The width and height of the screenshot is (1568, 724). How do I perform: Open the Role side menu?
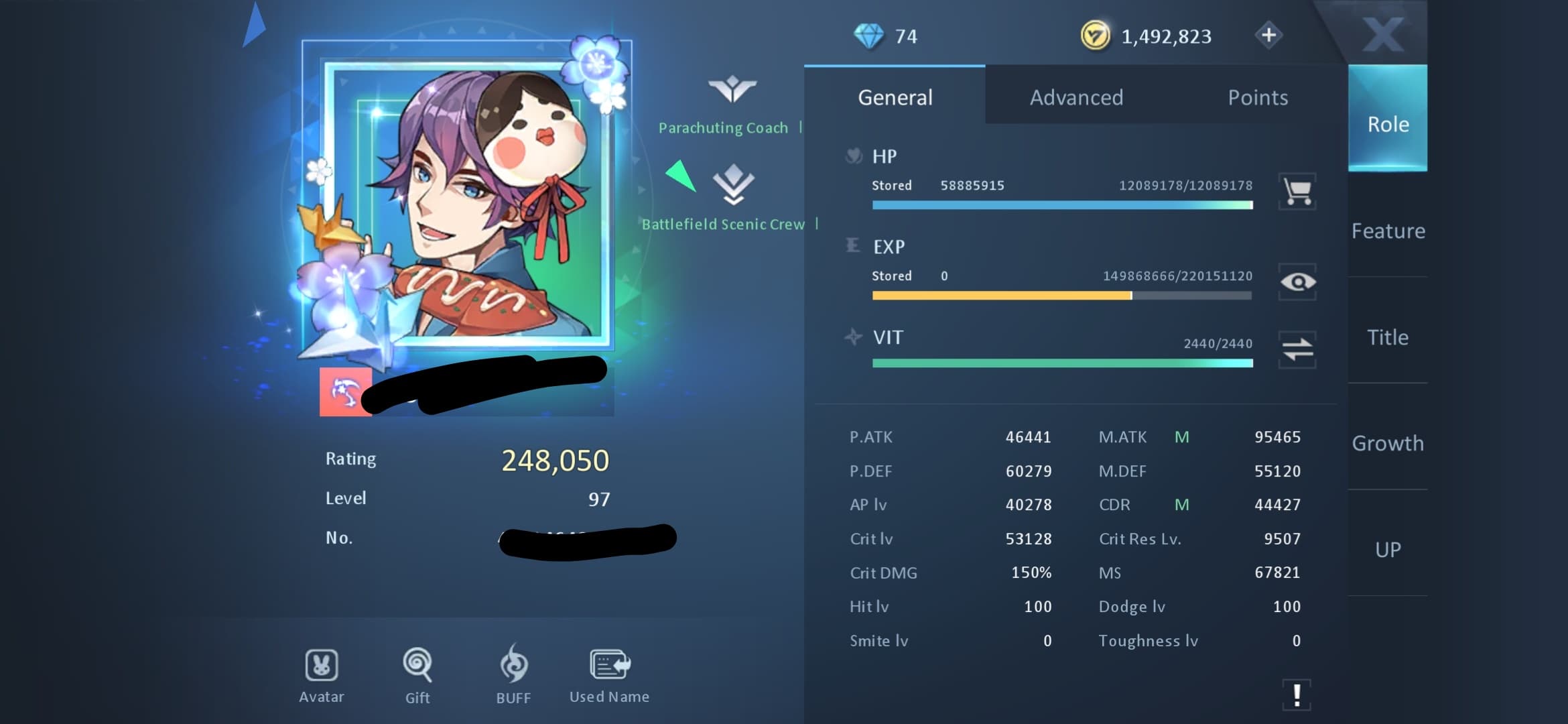pos(1388,124)
